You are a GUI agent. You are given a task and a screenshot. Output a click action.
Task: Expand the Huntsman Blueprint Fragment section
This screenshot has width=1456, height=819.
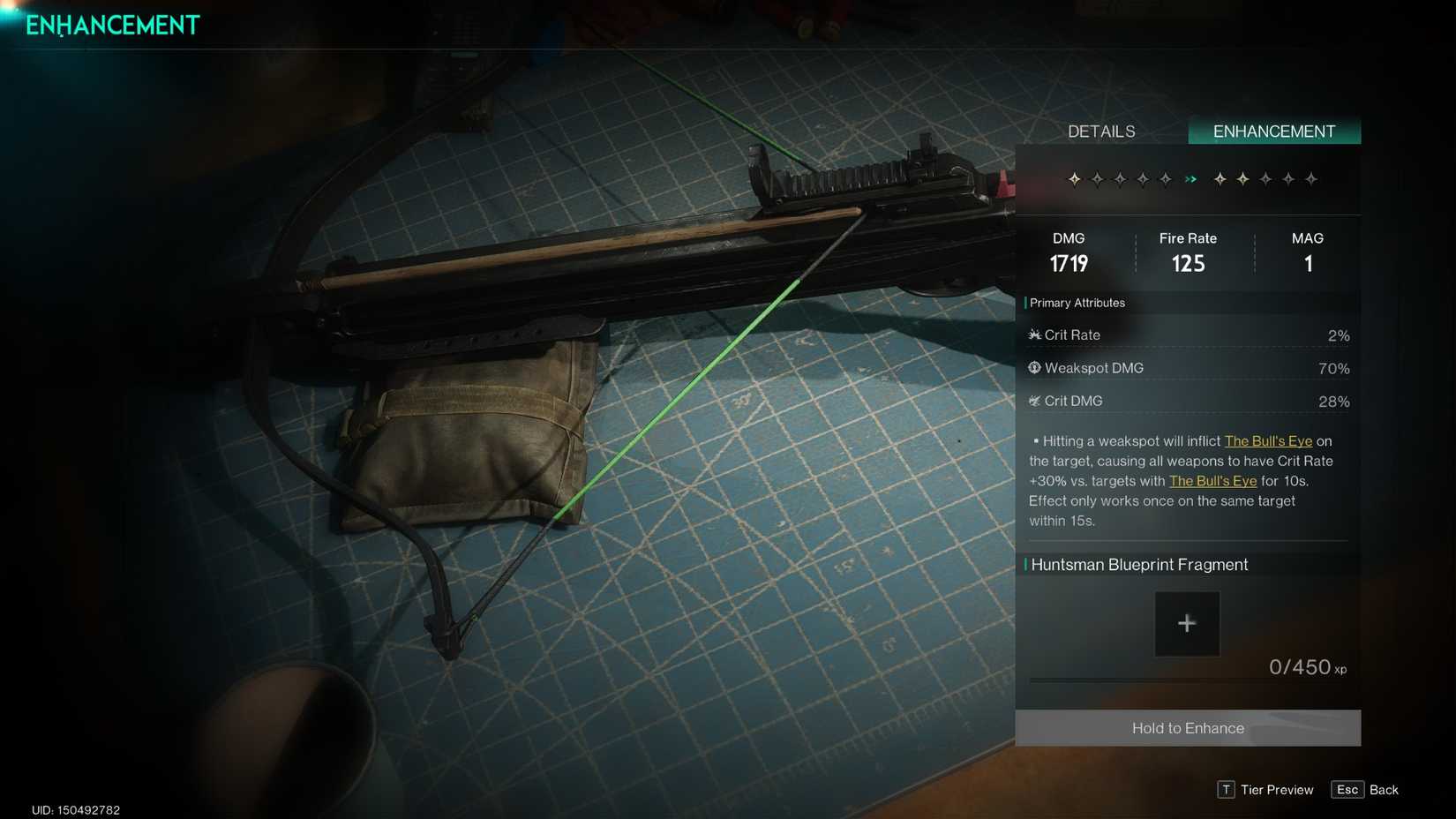[x=1138, y=565]
